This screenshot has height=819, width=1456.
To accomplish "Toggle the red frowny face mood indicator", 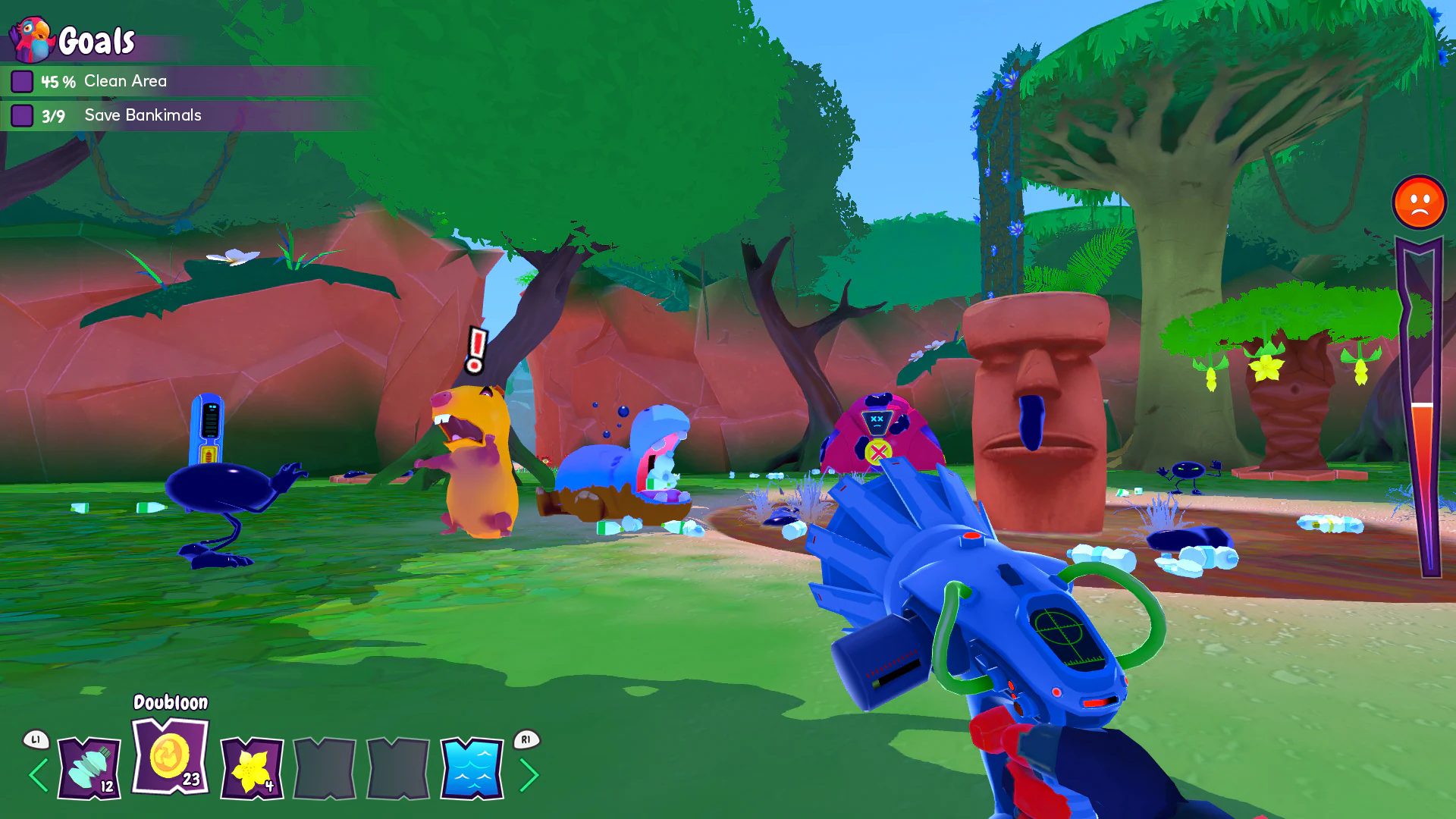I will tap(1420, 202).
